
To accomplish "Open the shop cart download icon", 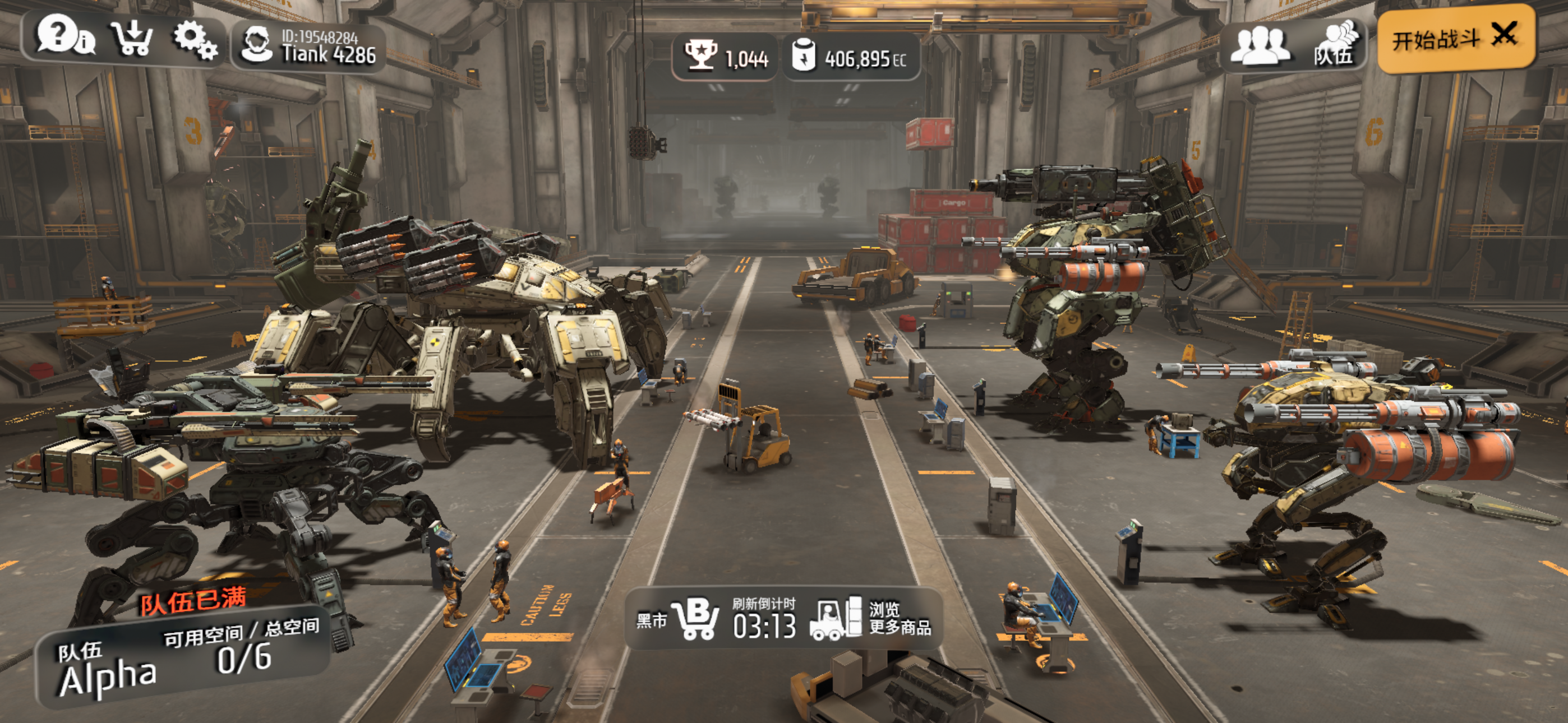I will click(132, 38).
